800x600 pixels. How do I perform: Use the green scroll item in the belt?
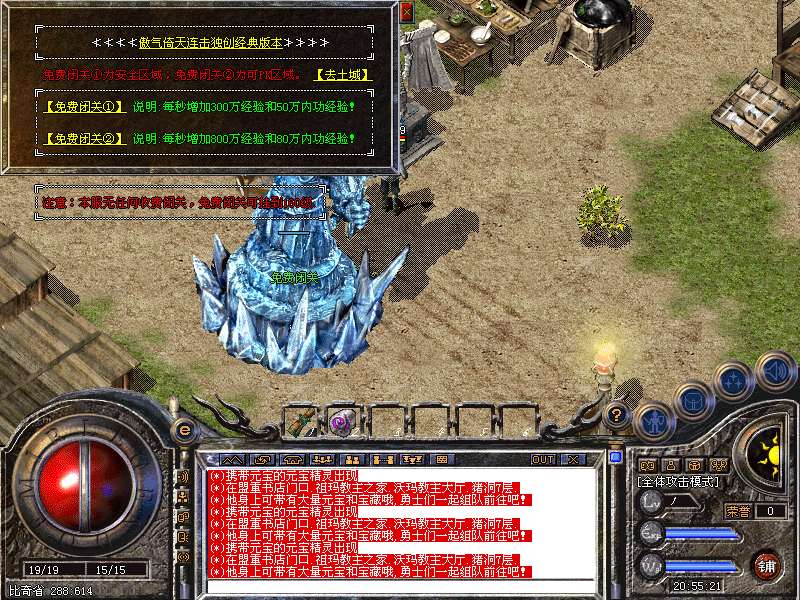pyautogui.click(x=300, y=421)
